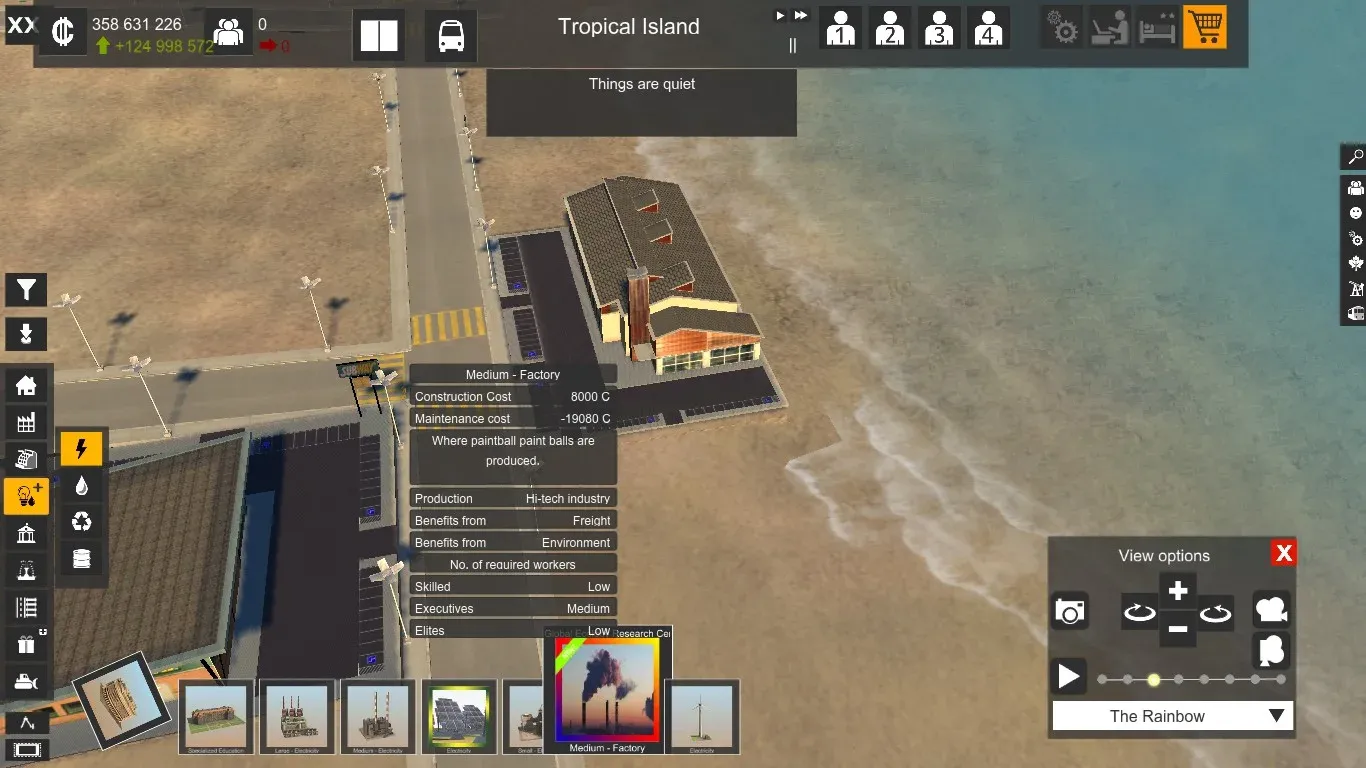Open the residential house build category

(26, 385)
